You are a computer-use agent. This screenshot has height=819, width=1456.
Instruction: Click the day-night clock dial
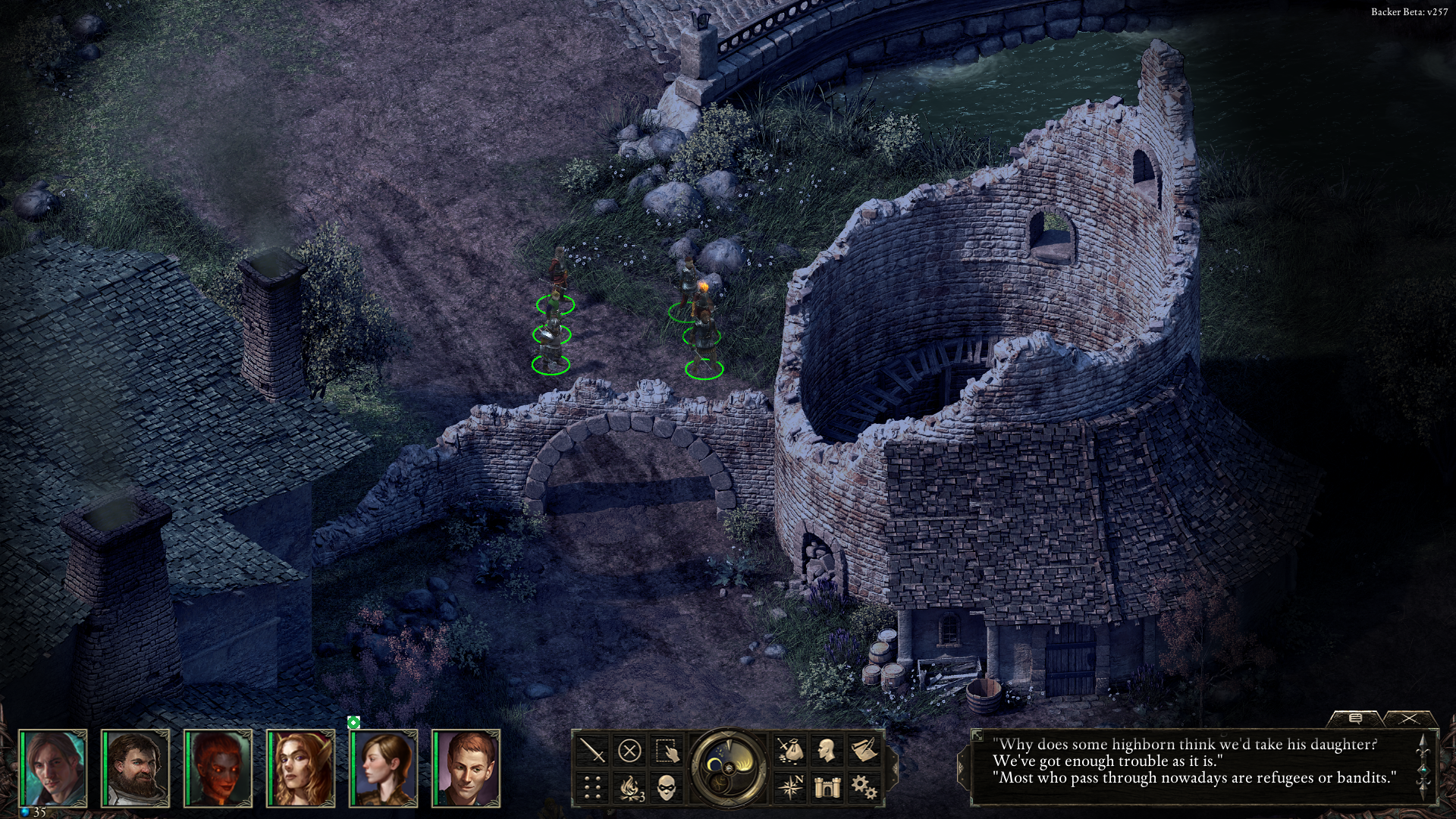tap(729, 767)
